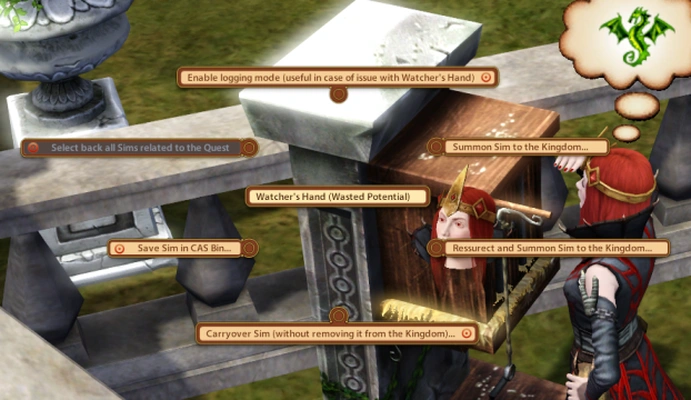
Task: Choose Select back all Sims related to the Quest
Action: pos(140,147)
